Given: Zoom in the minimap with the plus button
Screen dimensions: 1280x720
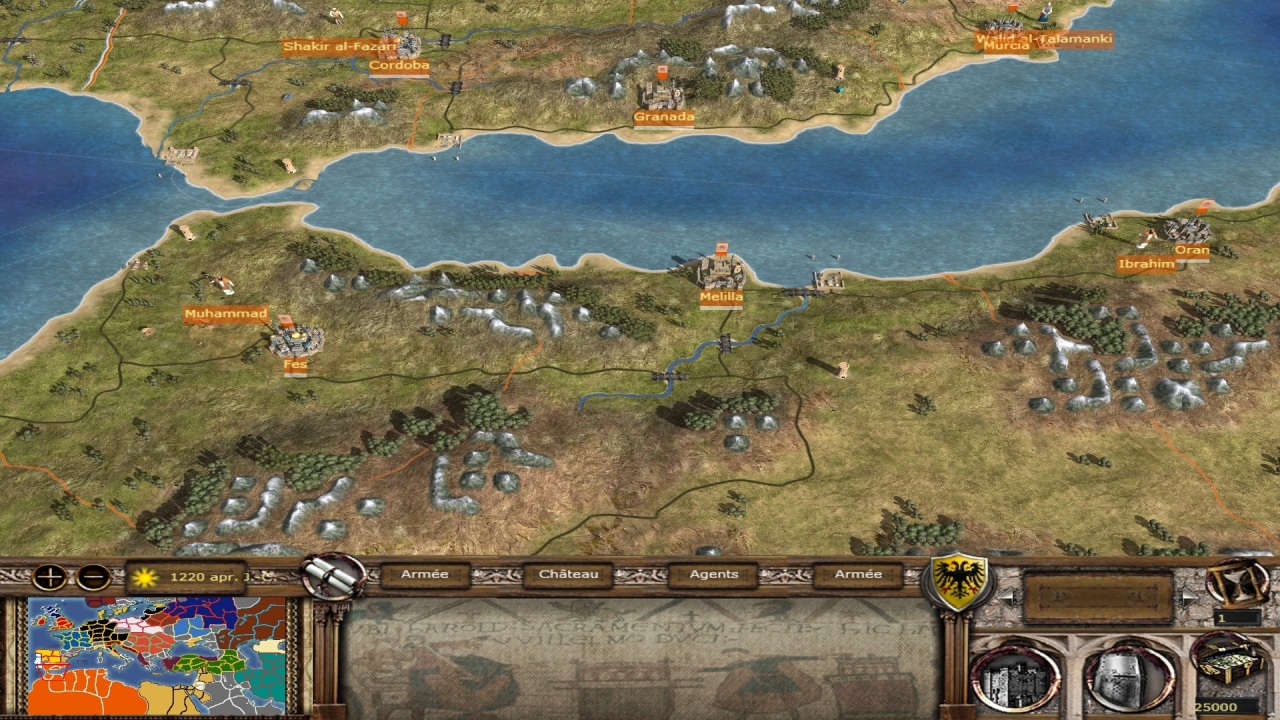Looking at the screenshot, I should coord(48,577).
